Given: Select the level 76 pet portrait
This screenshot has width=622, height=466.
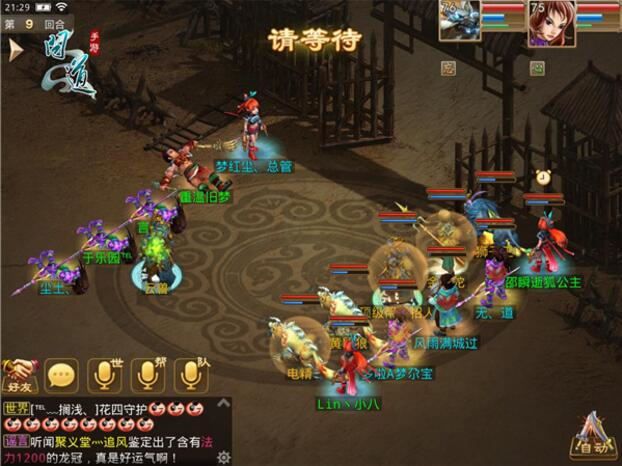Looking at the screenshot, I should [x=460, y=21].
